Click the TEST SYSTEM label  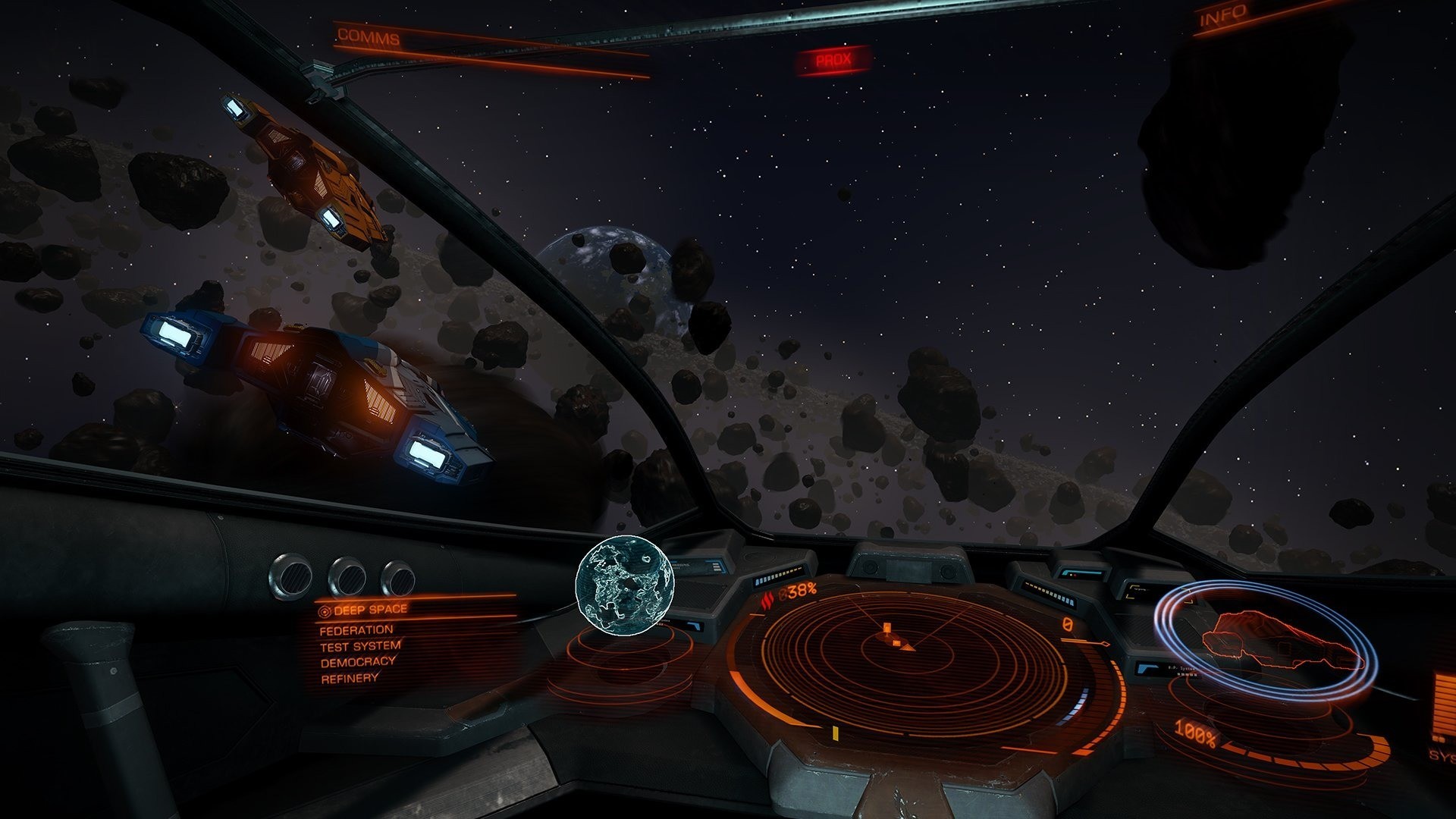[360, 647]
